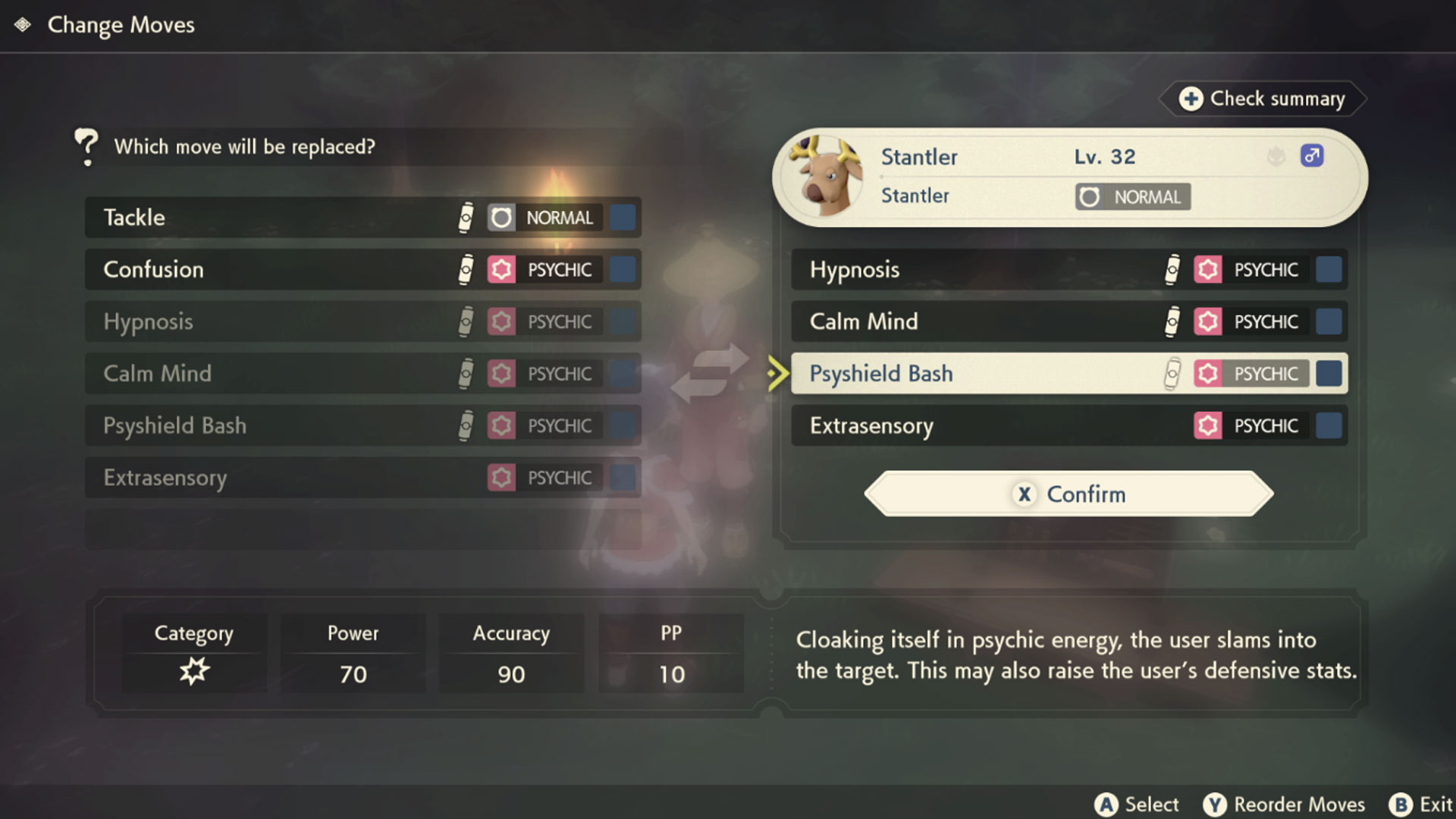The image size is (1456, 819).
Task: Pick the dimmed Calm Mind entry on the left
Action: coord(362,373)
